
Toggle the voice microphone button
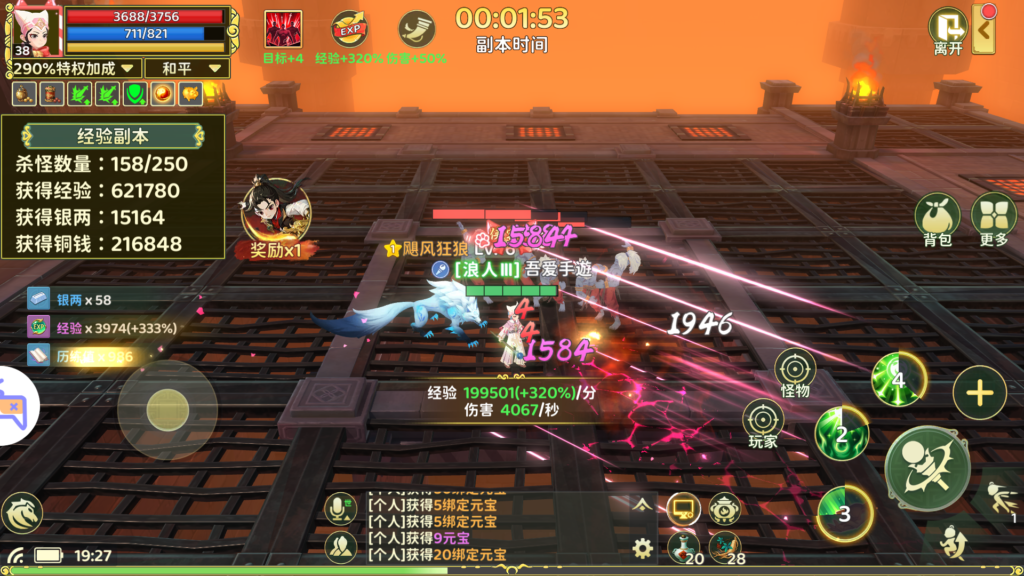point(341,509)
